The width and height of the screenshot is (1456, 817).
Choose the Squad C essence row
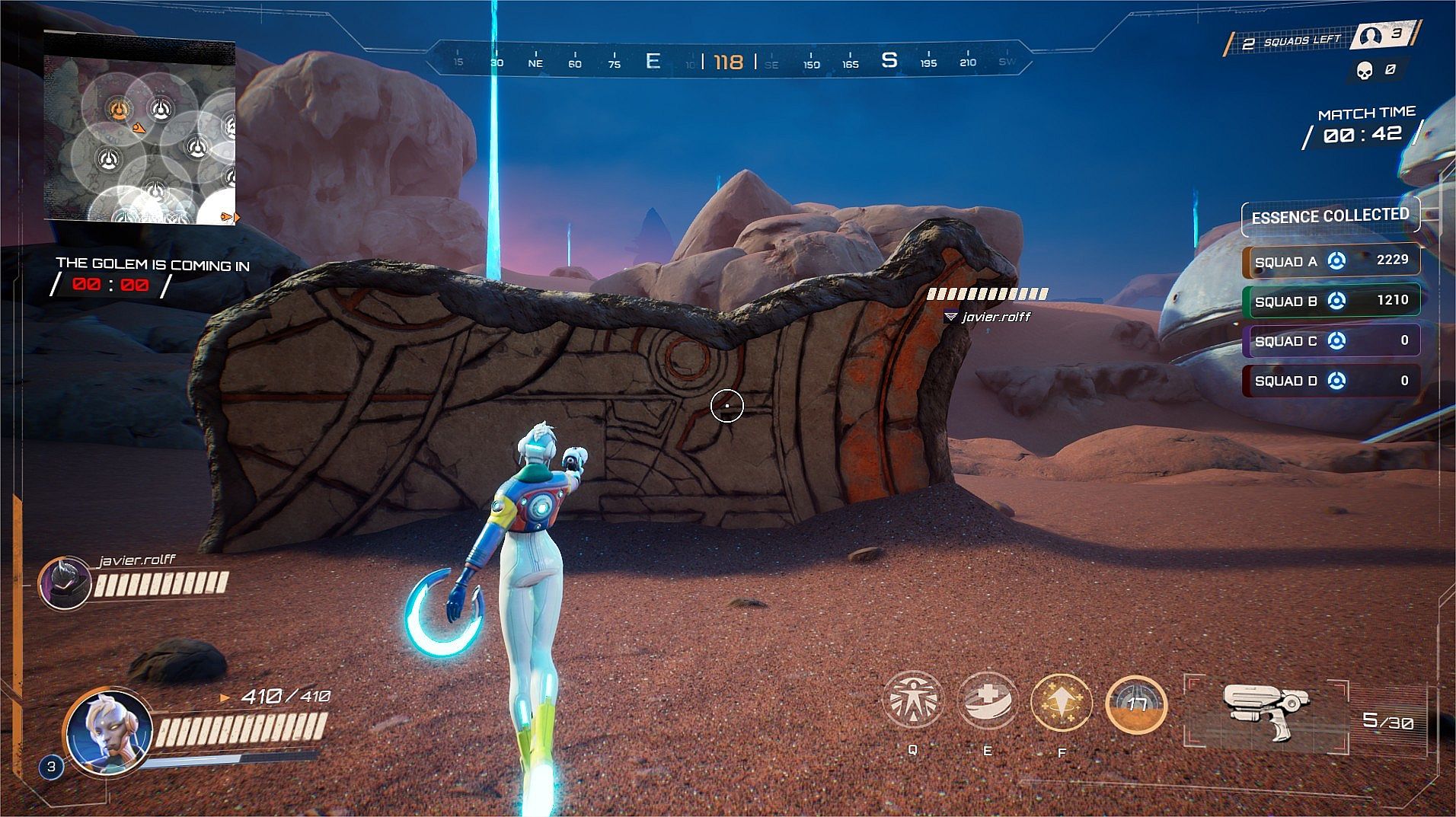tap(1330, 340)
